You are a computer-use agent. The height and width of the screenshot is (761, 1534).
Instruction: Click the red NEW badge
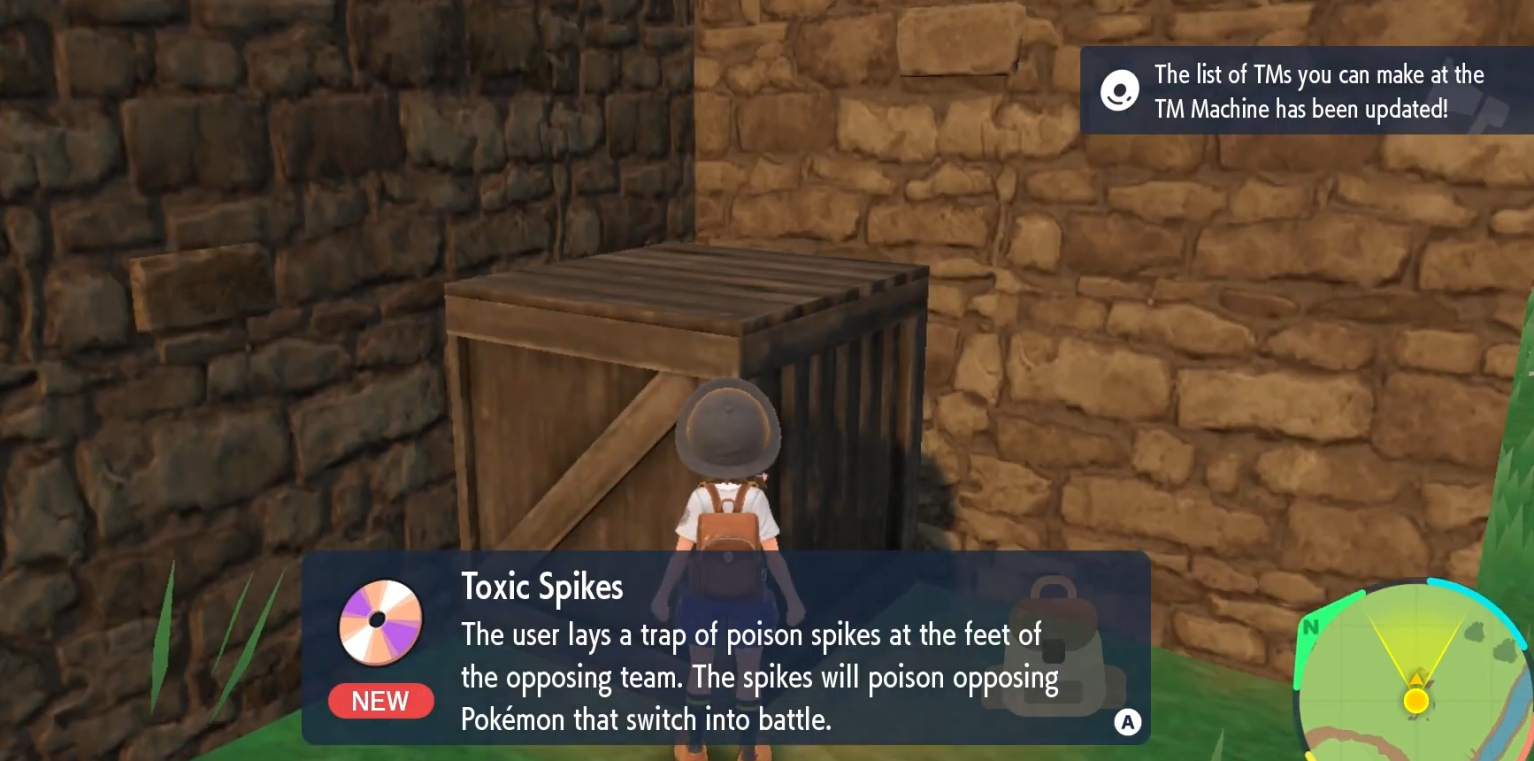click(380, 701)
